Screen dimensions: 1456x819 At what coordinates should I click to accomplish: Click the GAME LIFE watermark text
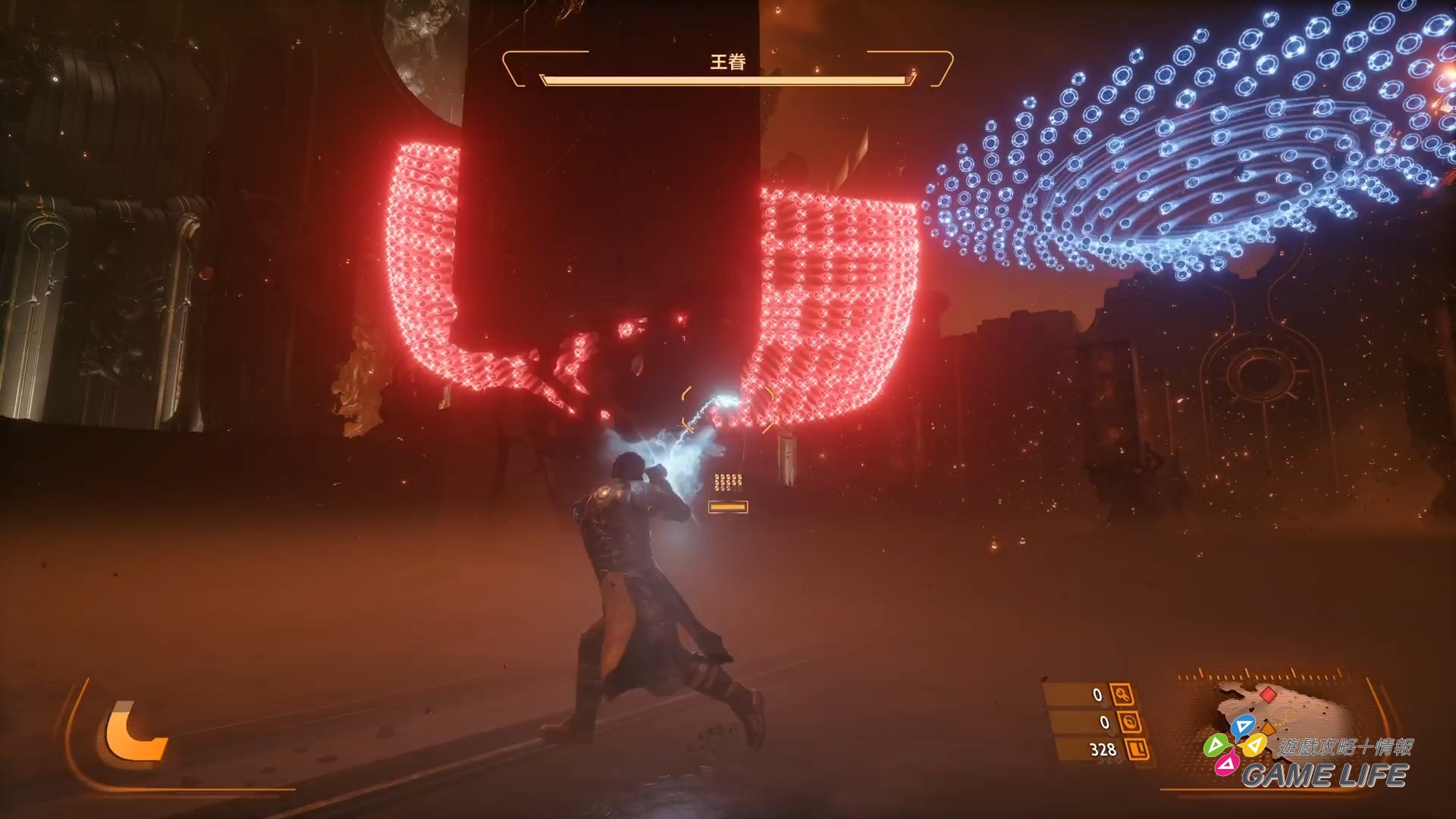1324,774
